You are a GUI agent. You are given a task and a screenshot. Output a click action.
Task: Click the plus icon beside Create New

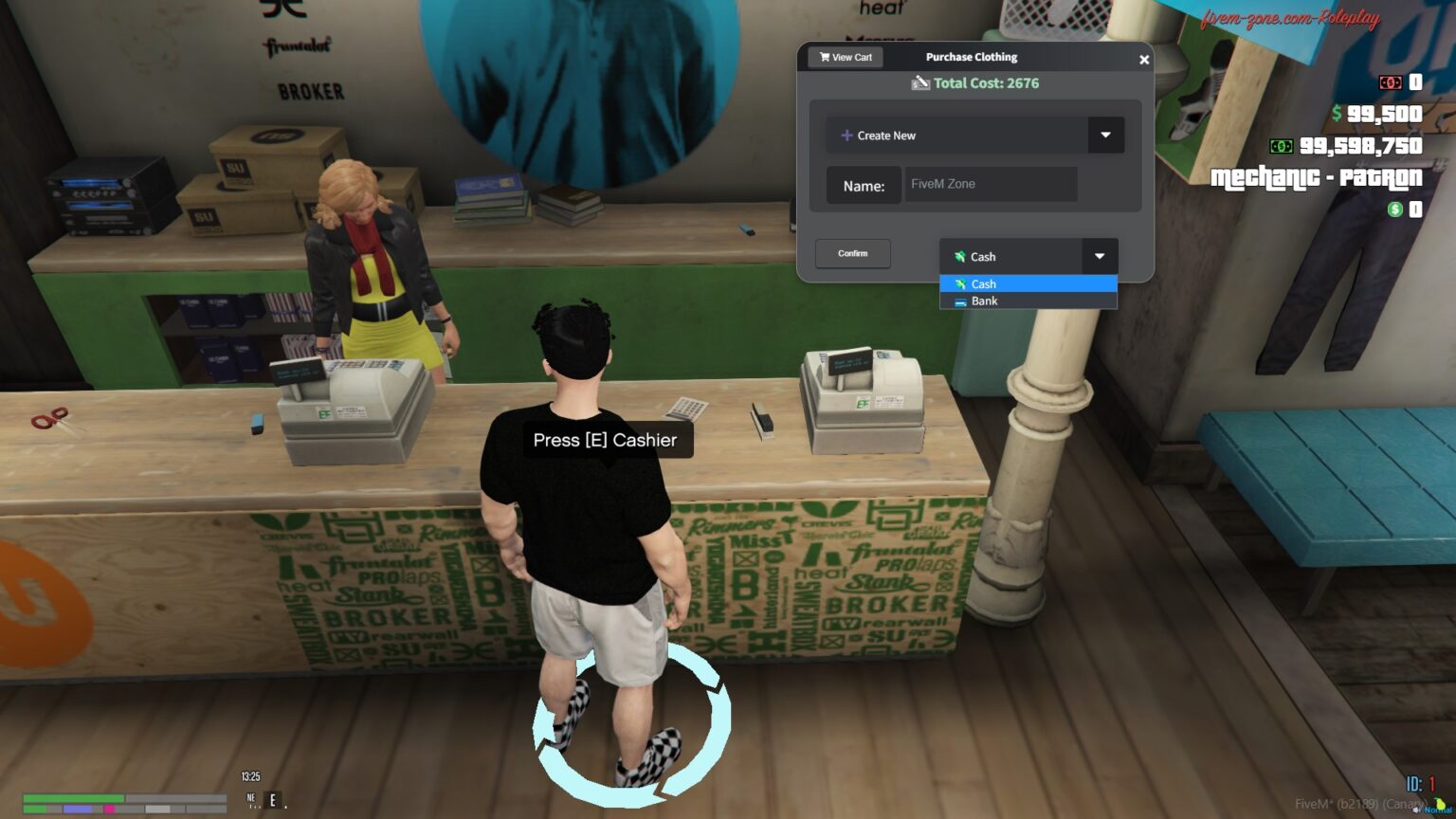(846, 136)
